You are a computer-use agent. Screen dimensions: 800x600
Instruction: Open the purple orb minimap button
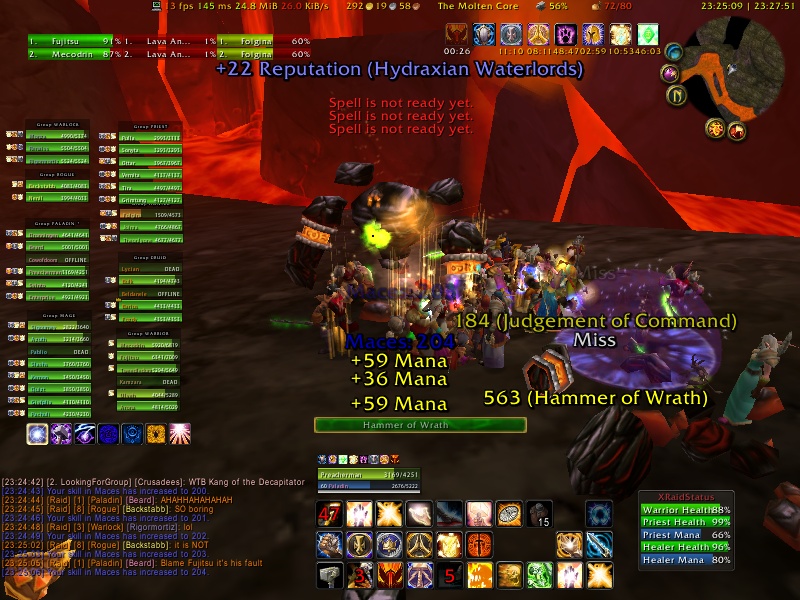[669, 74]
